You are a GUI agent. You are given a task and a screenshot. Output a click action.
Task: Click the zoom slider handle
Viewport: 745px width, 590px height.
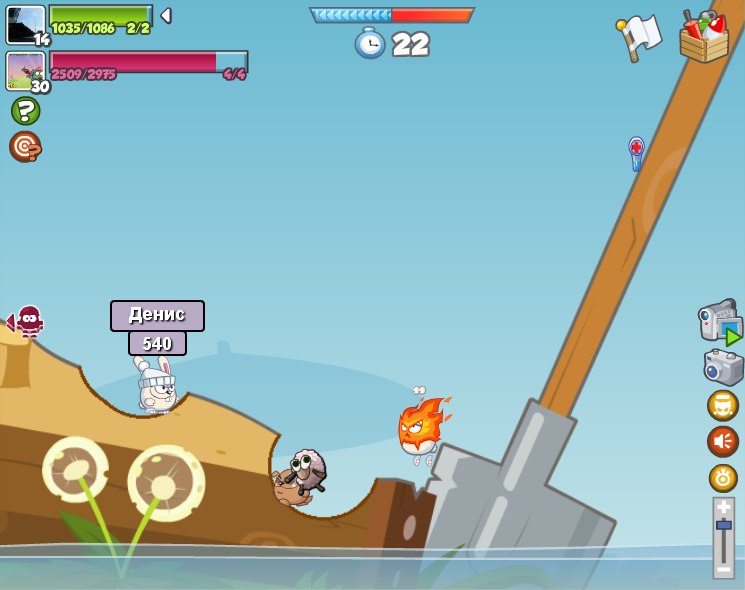click(x=723, y=524)
